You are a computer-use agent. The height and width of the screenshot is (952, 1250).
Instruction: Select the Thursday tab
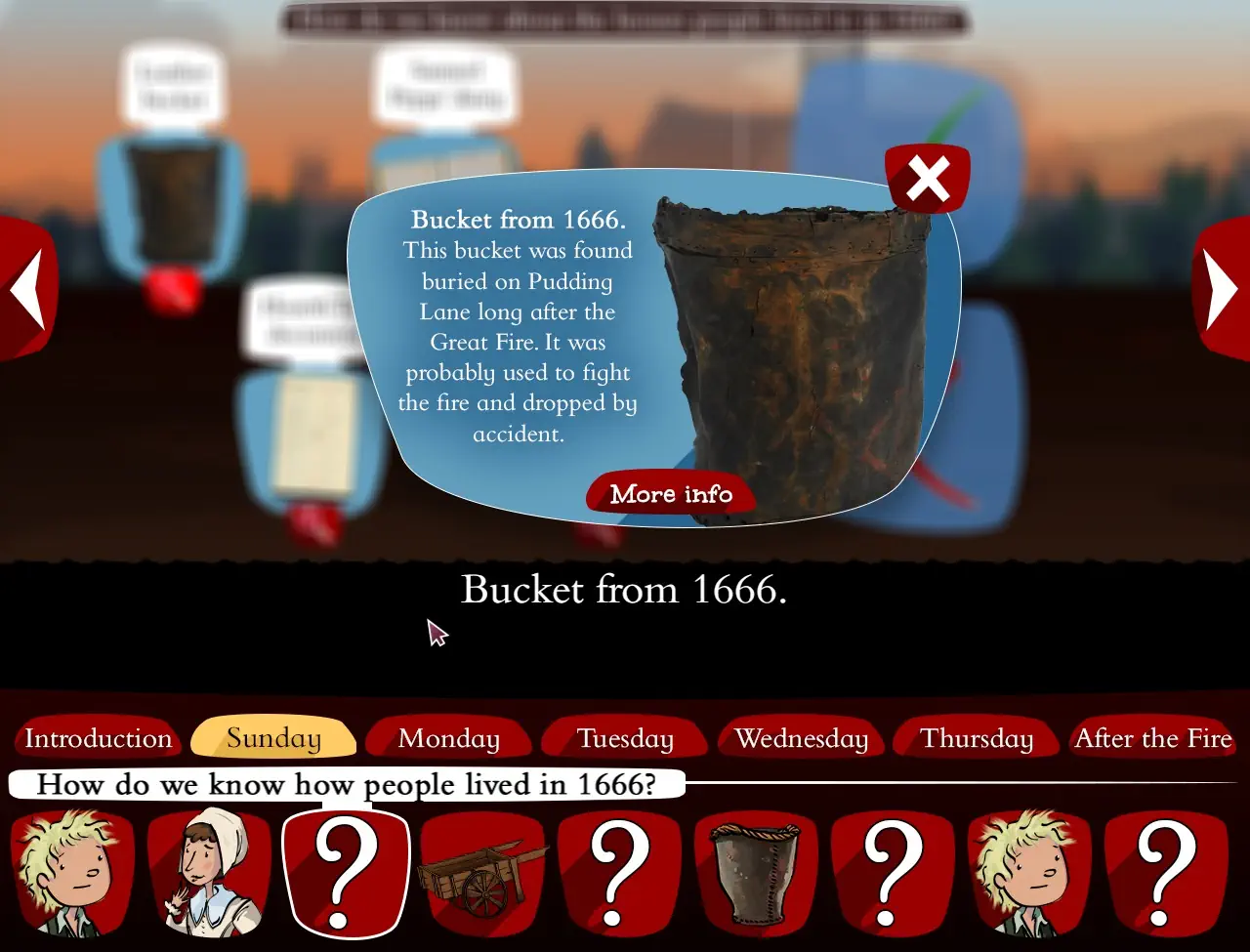coord(976,739)
